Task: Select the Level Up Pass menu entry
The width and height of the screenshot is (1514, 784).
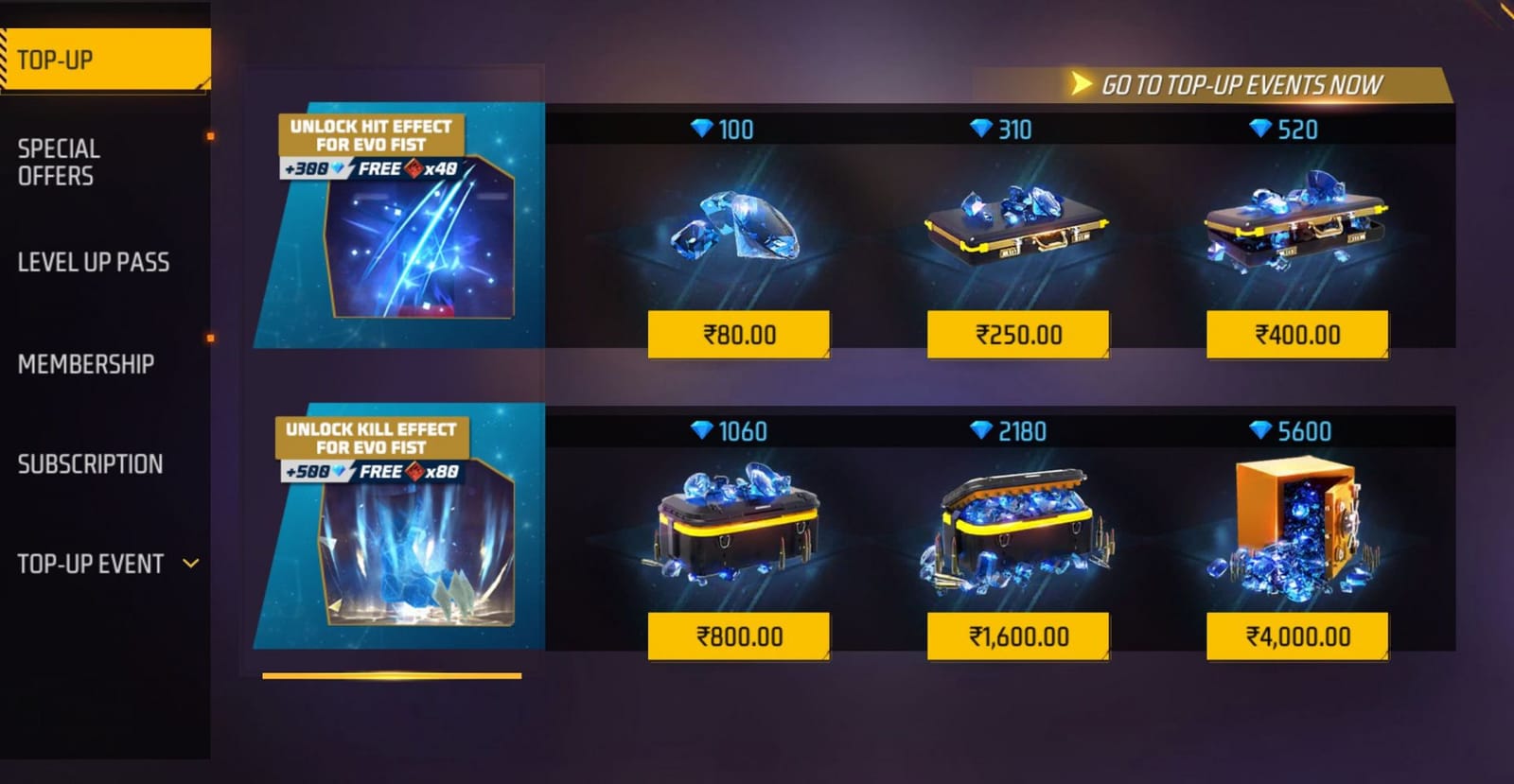Action: tap(92, 263)
